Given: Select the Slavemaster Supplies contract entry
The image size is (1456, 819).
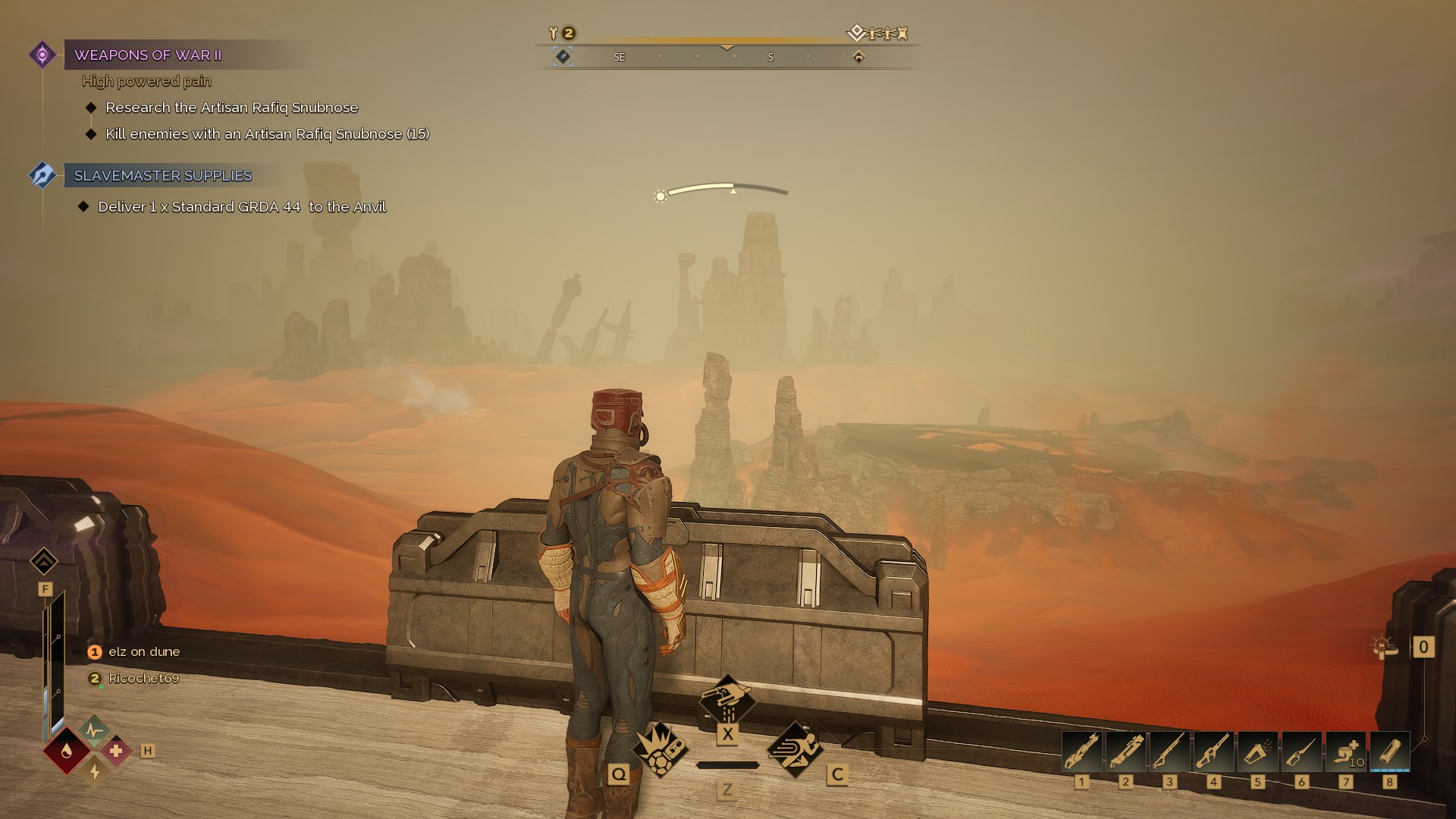Looking at the screenshot, I should (x=162, y=176).
